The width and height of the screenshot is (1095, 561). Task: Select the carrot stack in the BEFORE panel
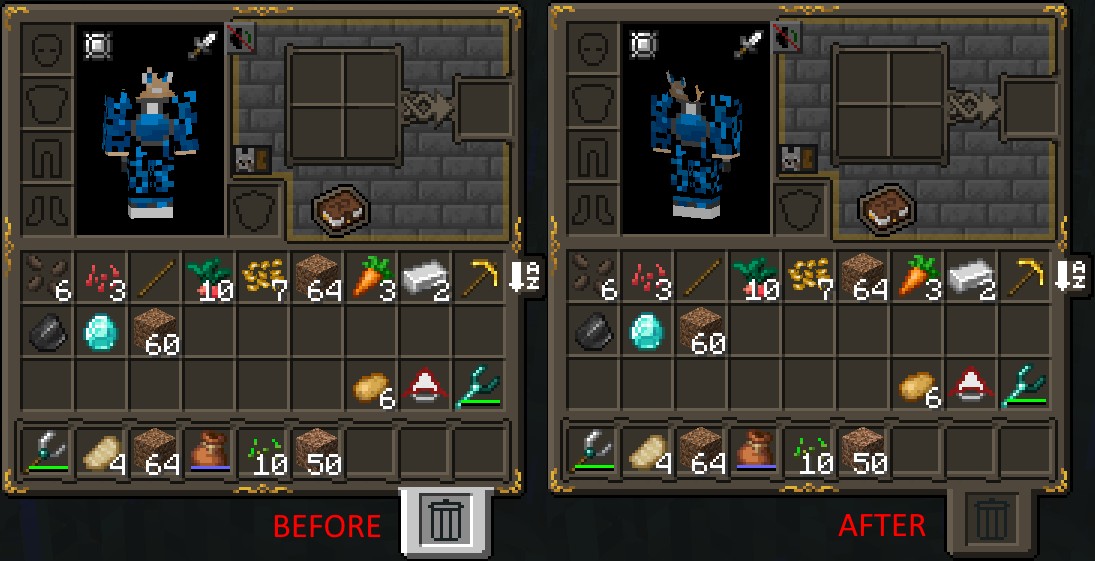(370, 277)
